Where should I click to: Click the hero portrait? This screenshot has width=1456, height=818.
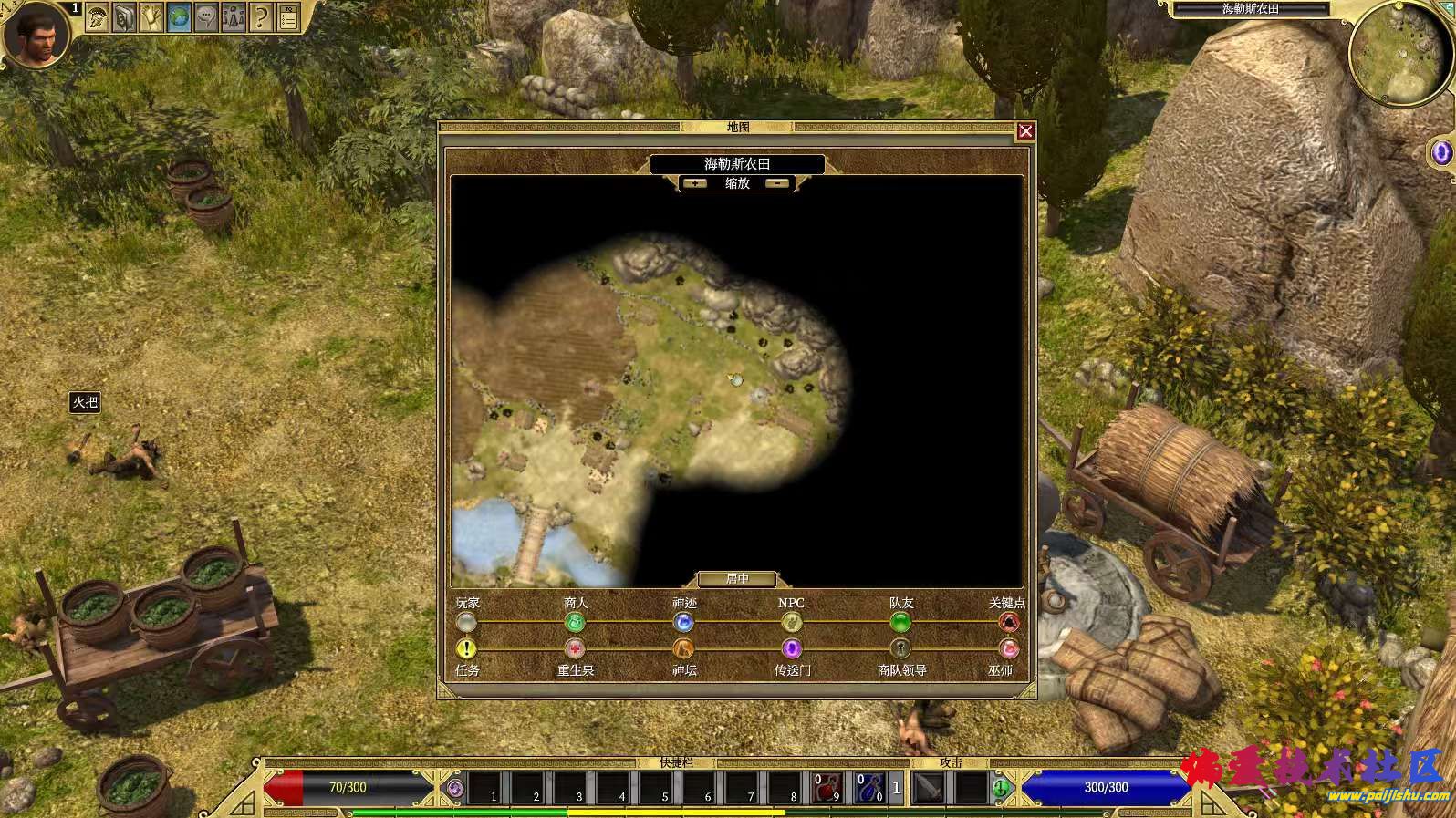pos(35,35)
